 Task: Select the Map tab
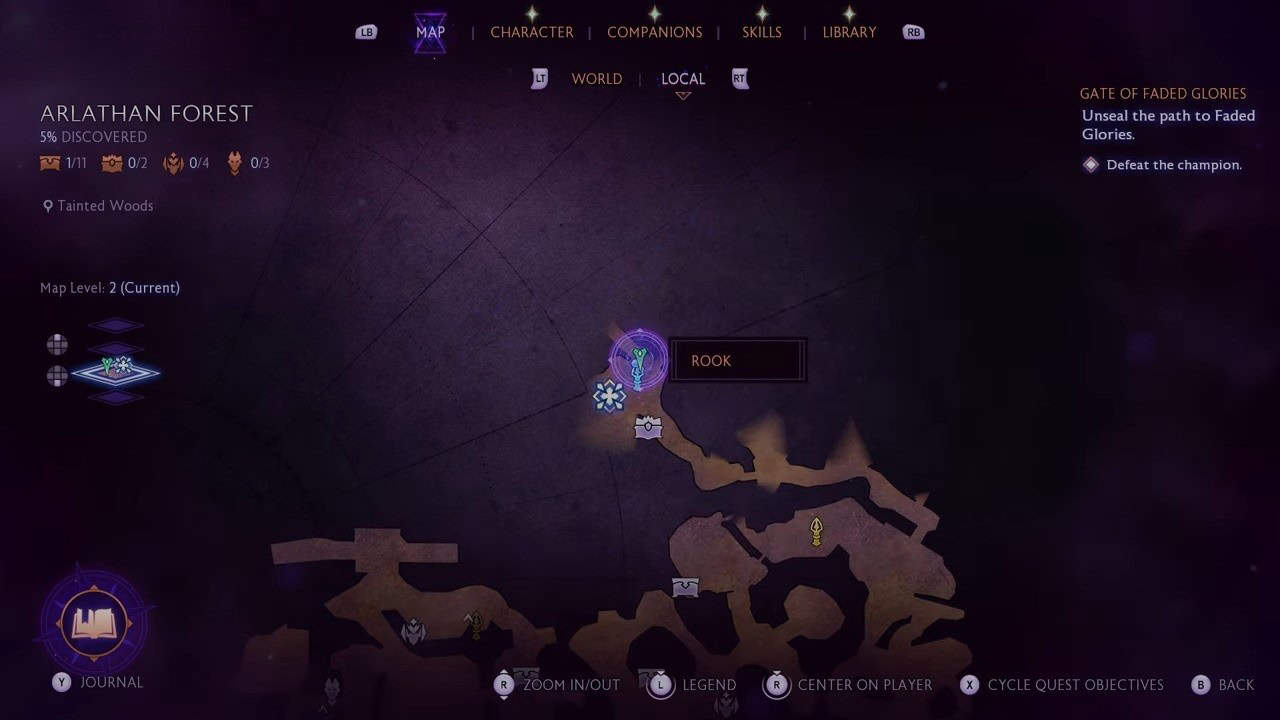point(430,32)
